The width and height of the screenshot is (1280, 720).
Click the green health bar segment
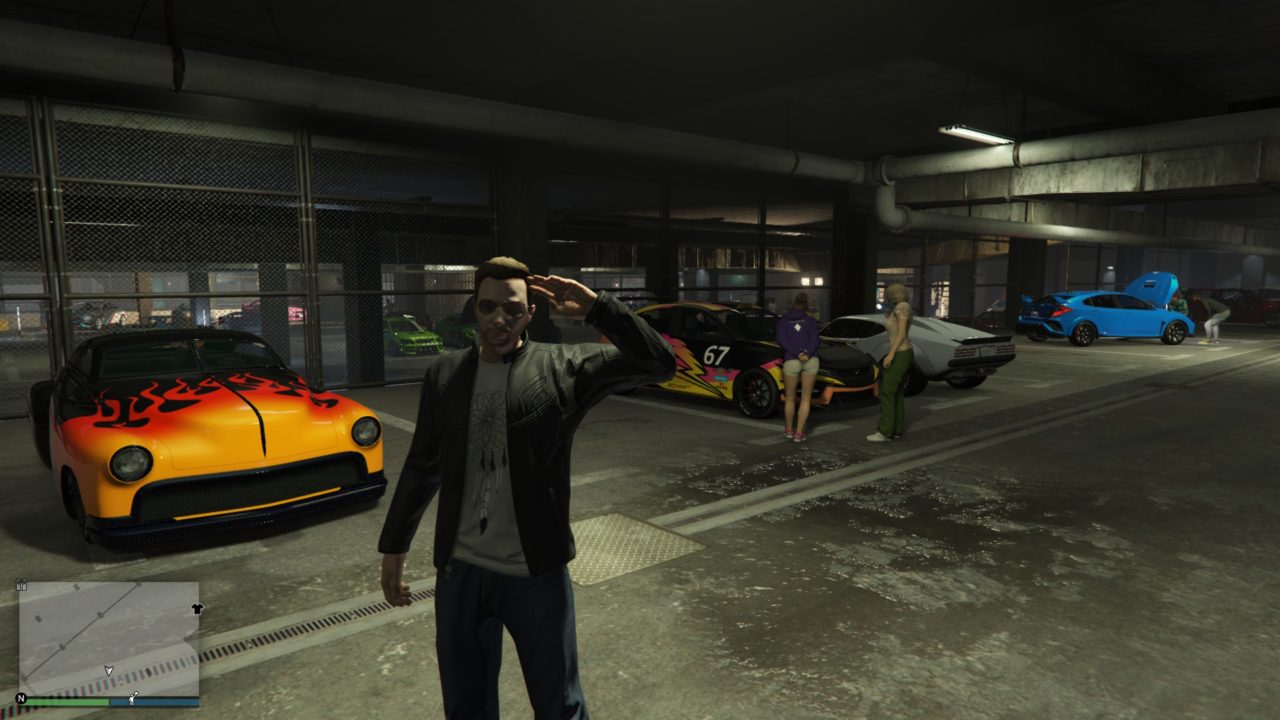click(x=67, y=700)
